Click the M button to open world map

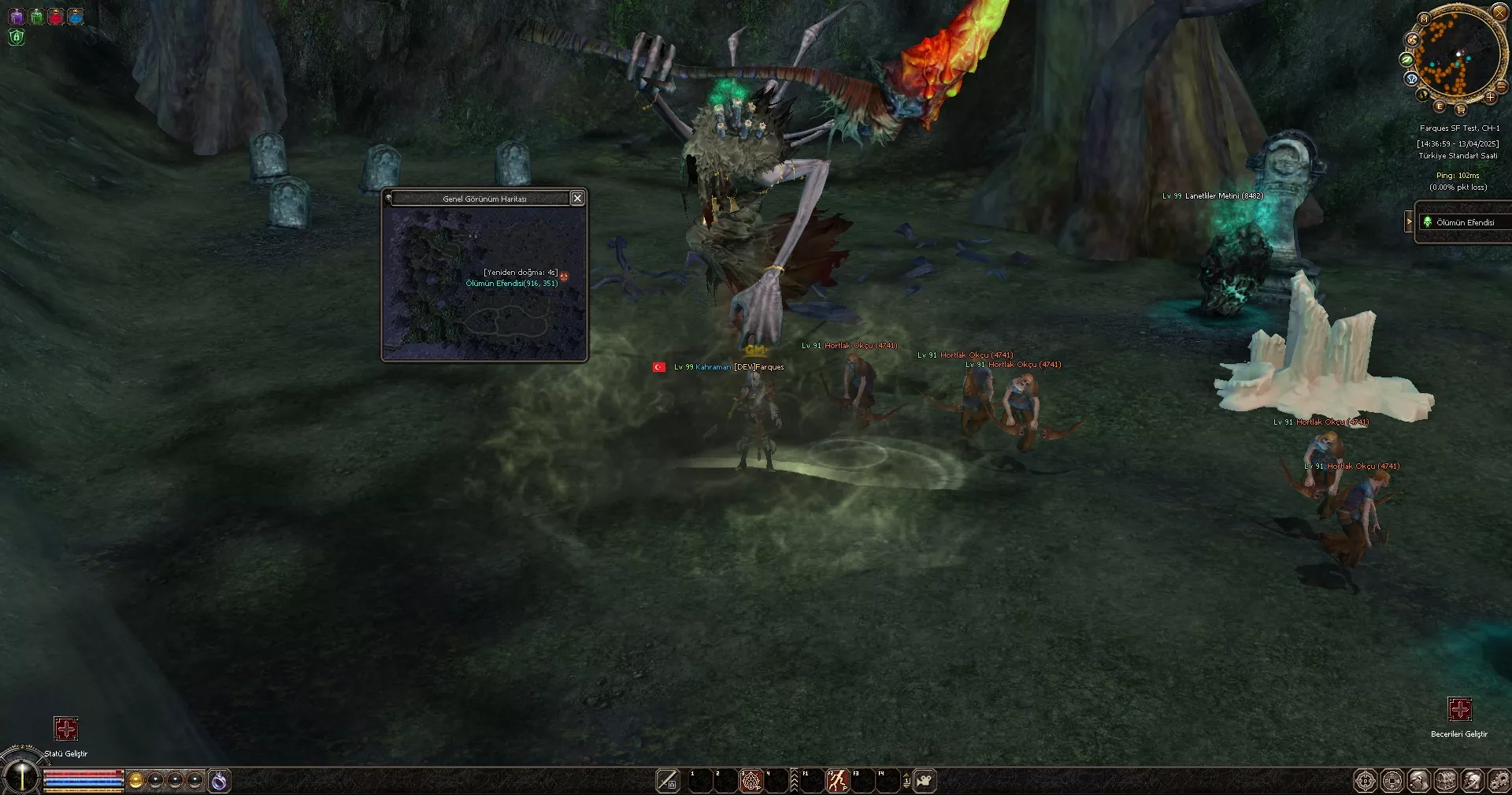coord(1424,19)
